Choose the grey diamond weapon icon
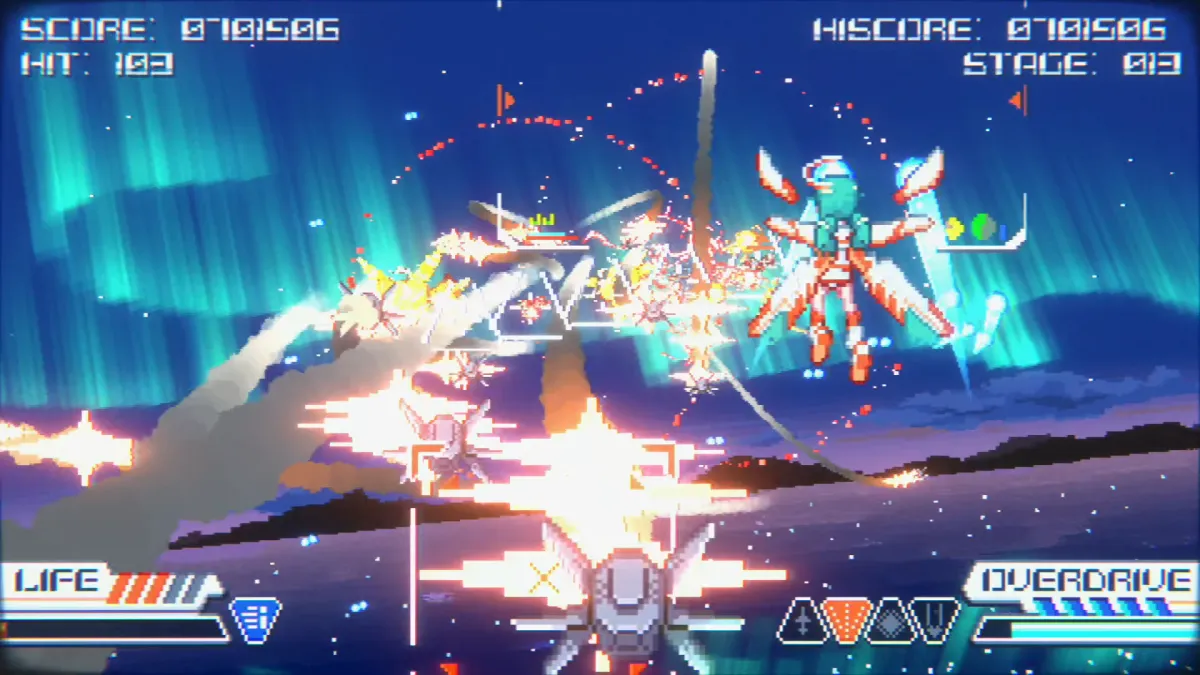The image size is (1200, 675). click(892, 620)
